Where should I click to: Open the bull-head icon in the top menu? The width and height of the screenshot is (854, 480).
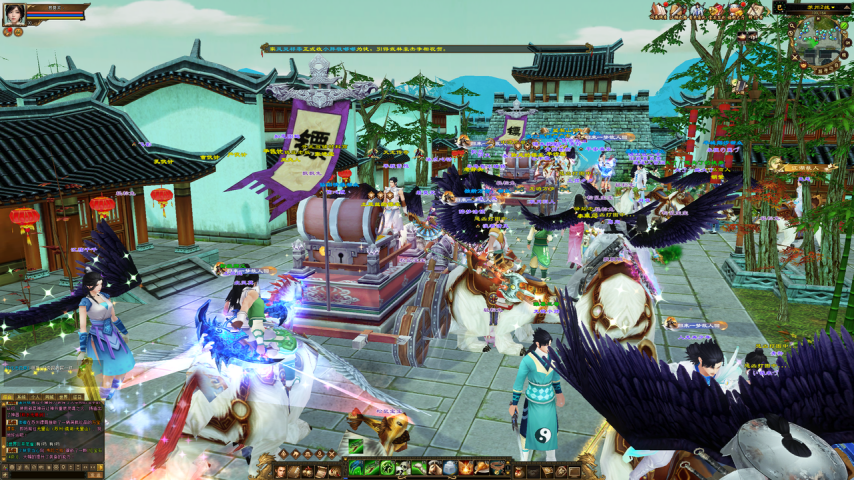coord(733,10)
